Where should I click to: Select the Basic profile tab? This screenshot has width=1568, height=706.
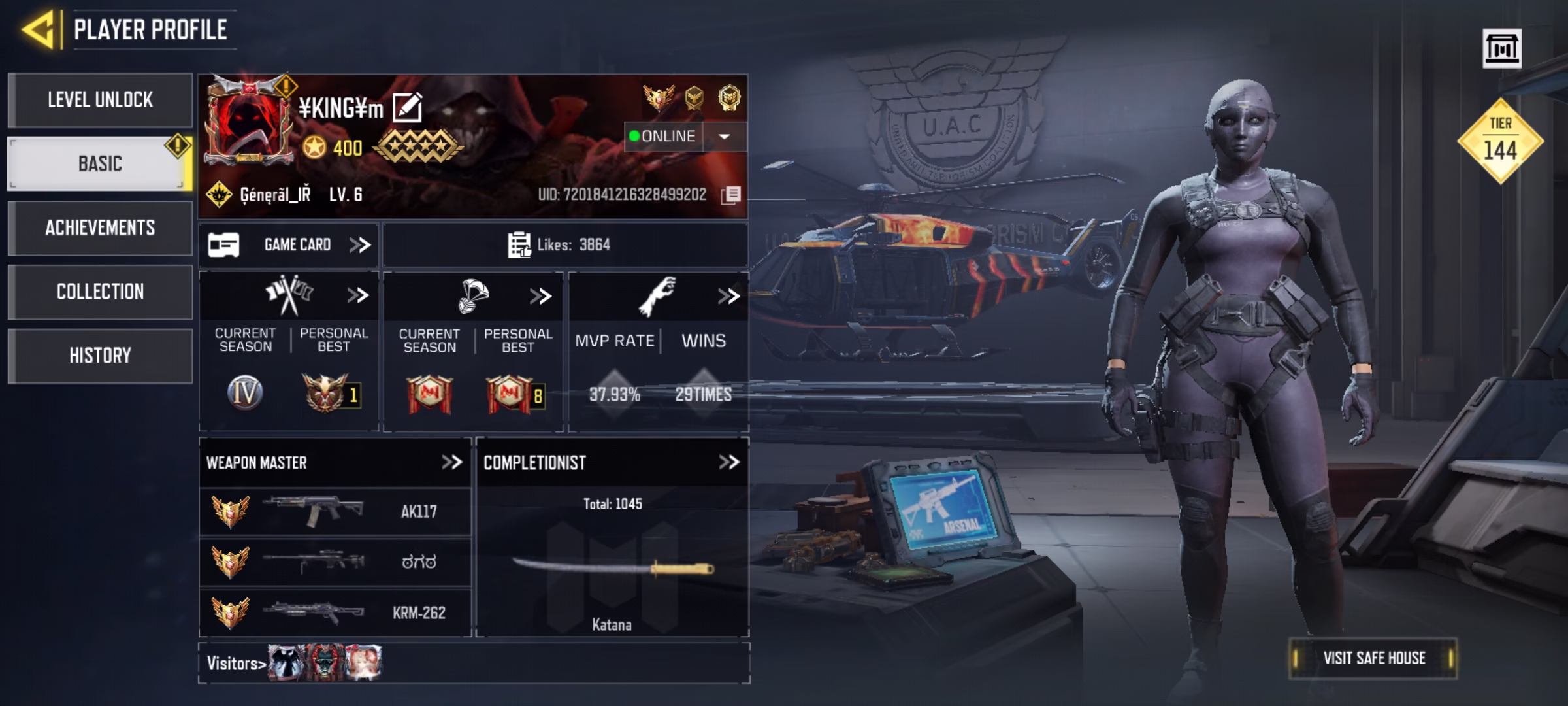tap(100, 163)
